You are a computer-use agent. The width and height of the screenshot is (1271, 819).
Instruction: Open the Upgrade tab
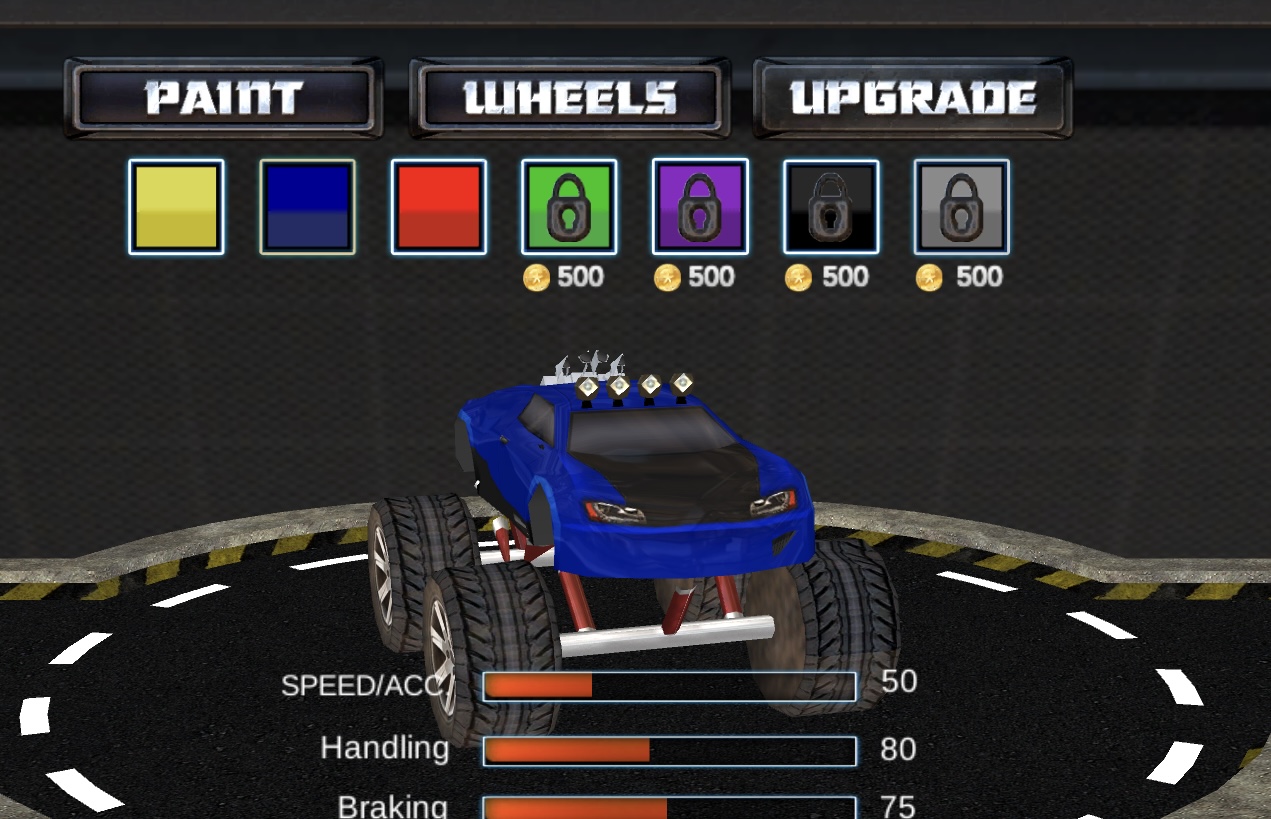(913, 98)
